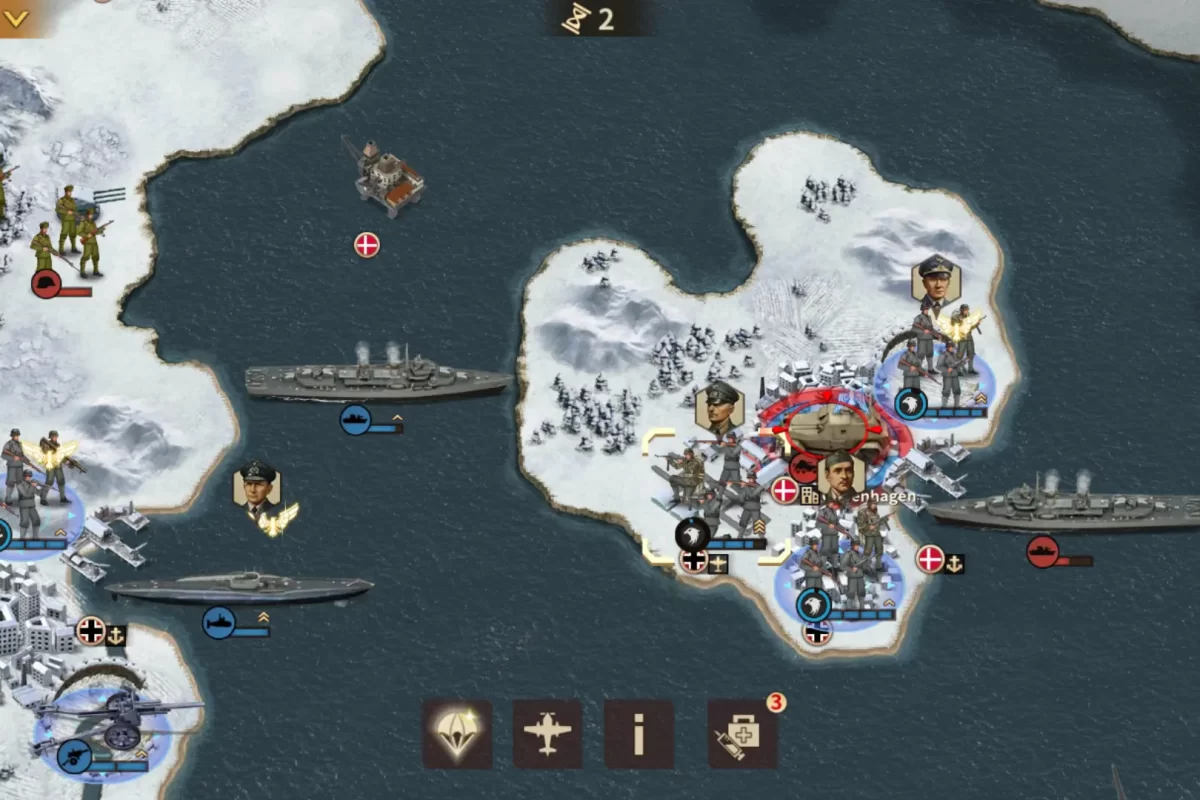The height and width of the screenshot is (800, 1200).
Task: Expand the top-left dropdown arrow
Action: pos(17,17)
